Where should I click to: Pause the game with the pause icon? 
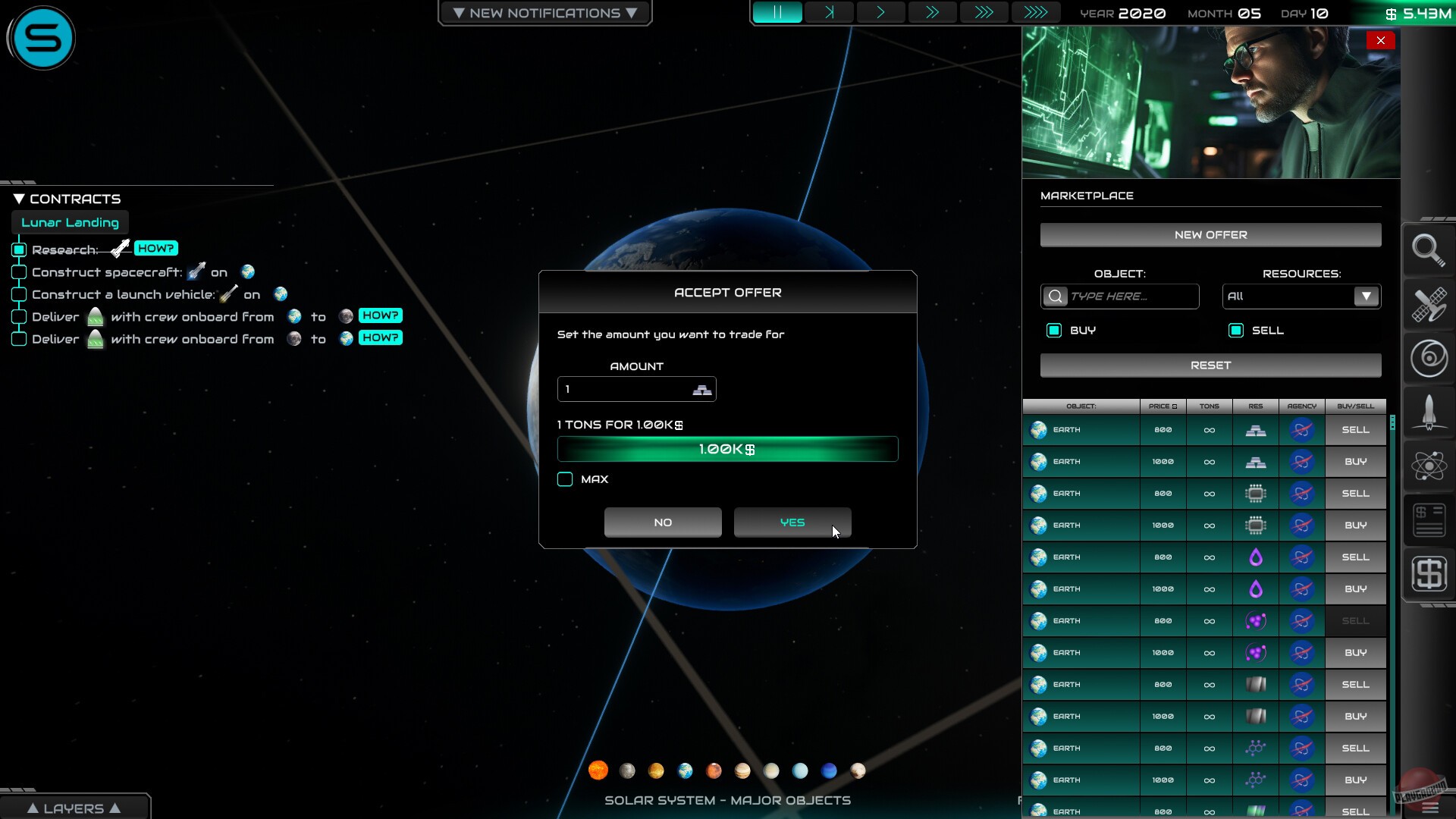777,12
